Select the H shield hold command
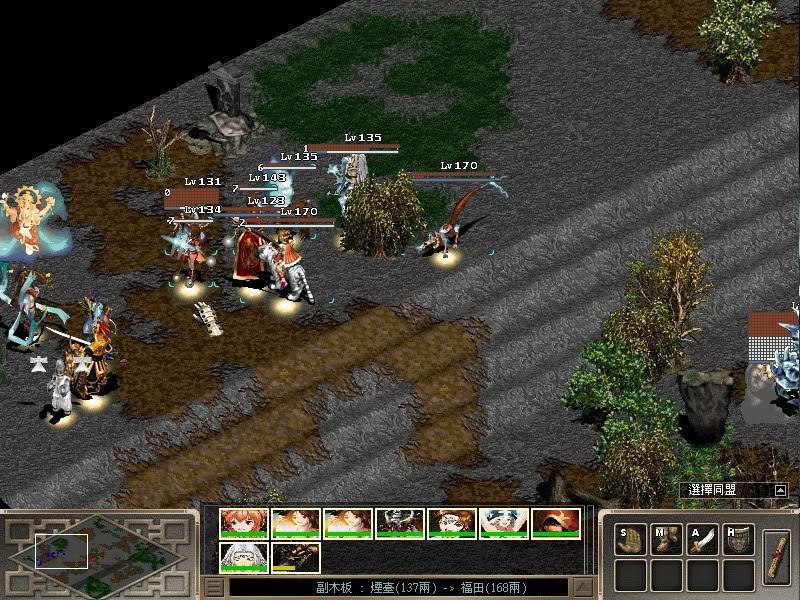800x600 pixels. pyautogui.click(x=739, y=539)
